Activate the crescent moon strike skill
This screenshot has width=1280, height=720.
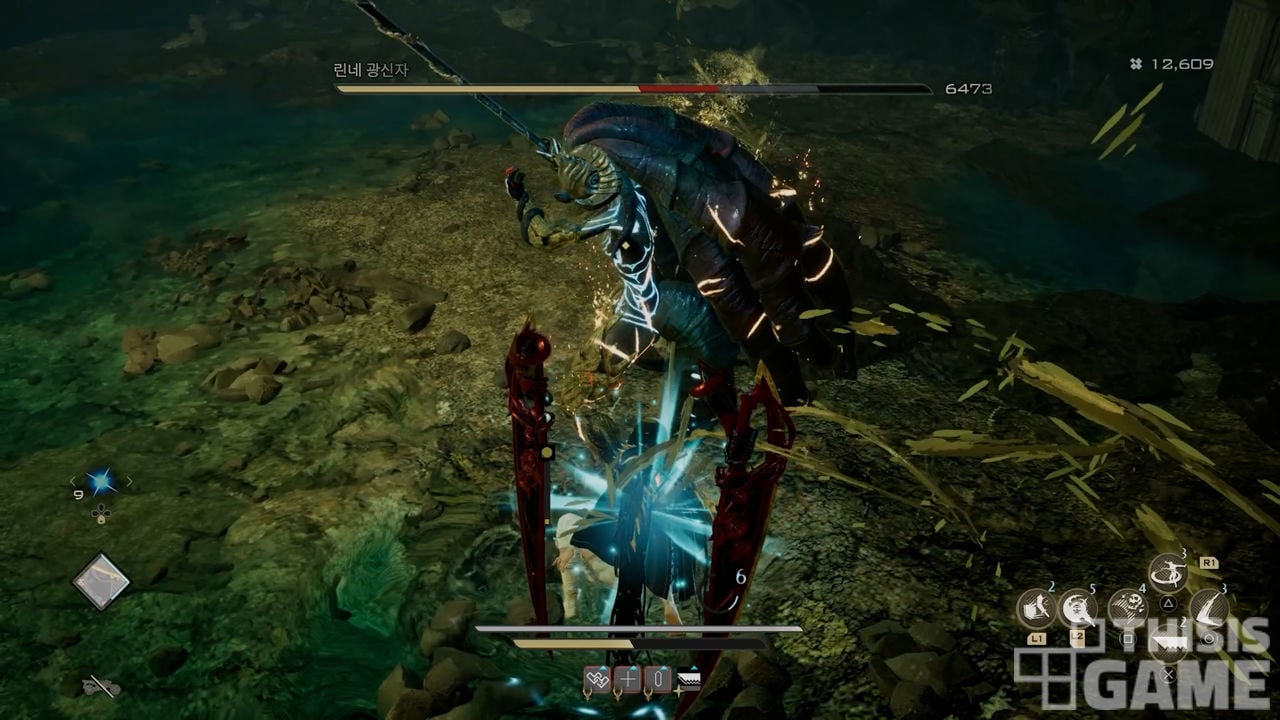tap(1078, 608)
